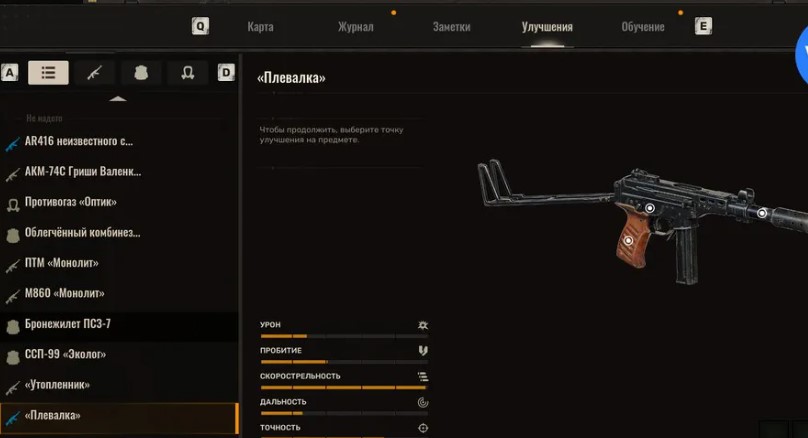Select Бронежилет ПСЗ-7 armor entry
The width and height of the screenshot is (808, 438).
click(67, 325)
